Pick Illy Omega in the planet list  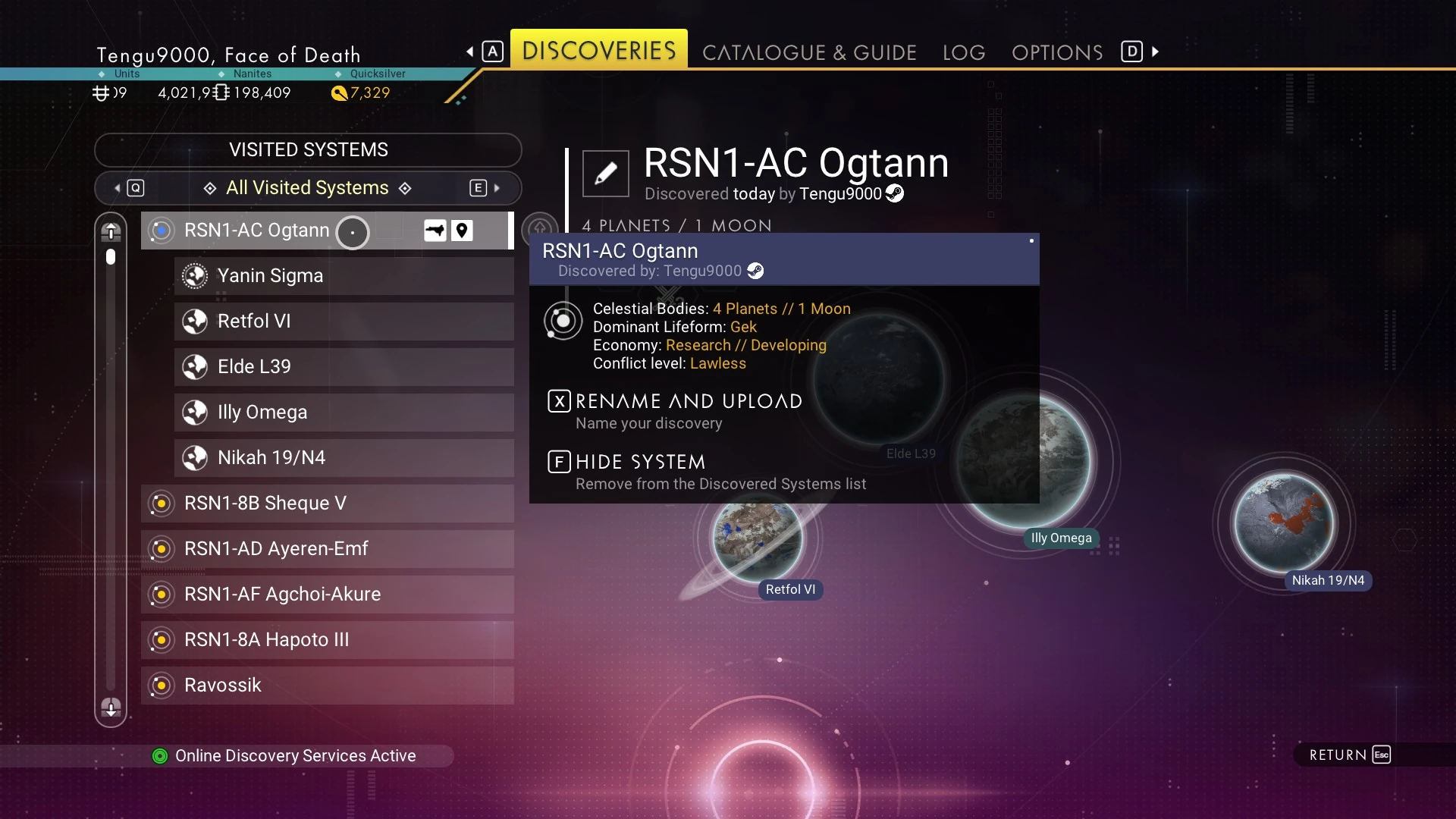(x=344, y=413)
